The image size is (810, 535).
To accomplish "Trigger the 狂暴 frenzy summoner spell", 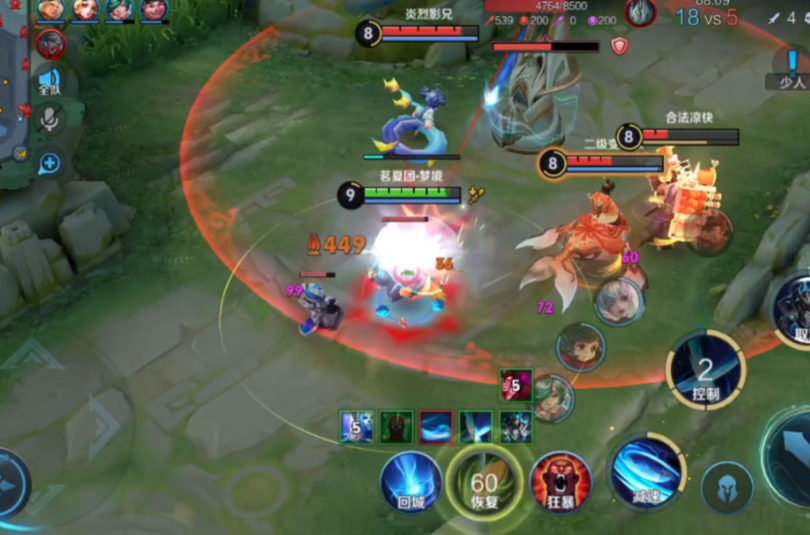I will click(560, 483).
